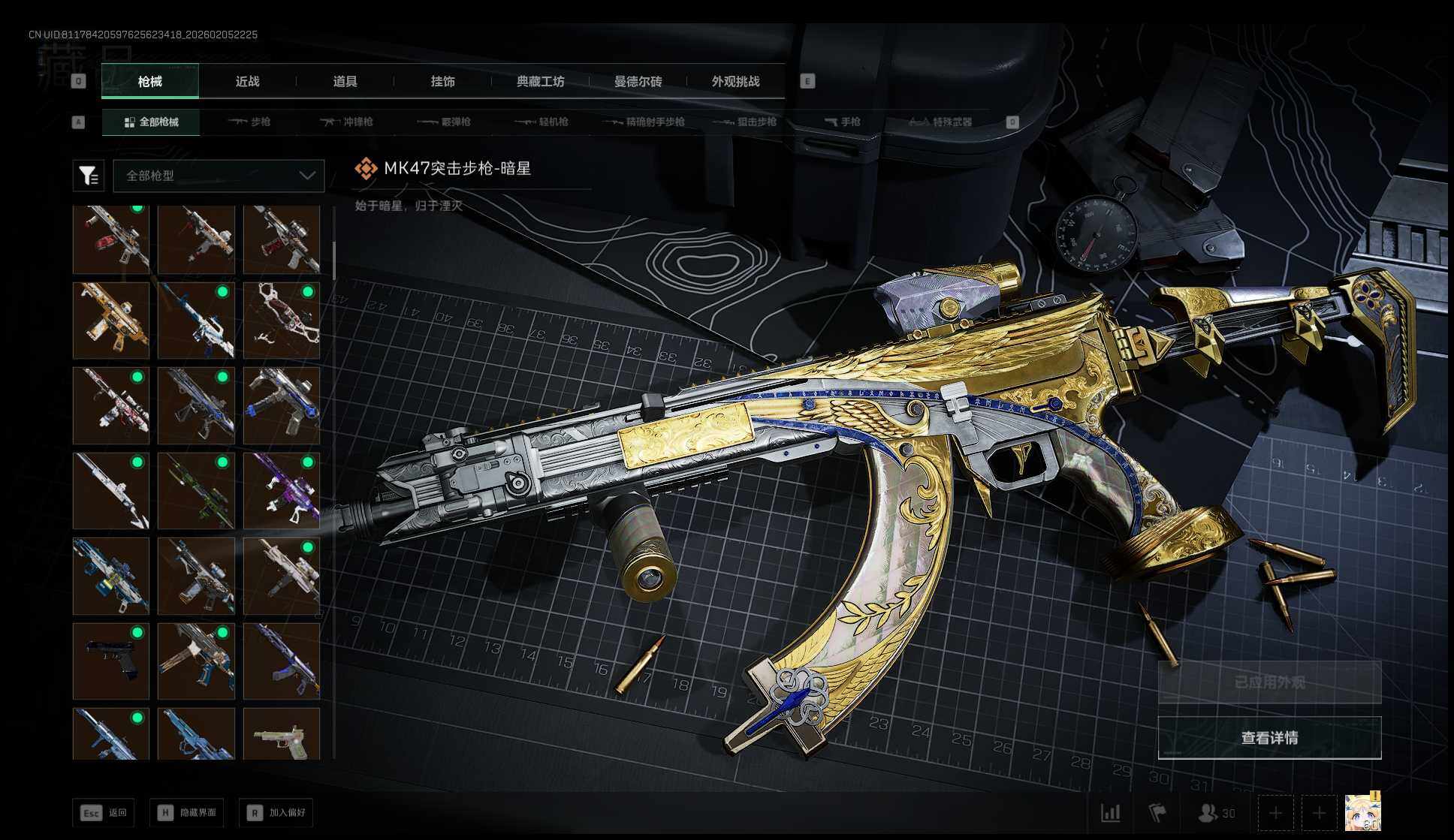
Task: Open the 道具 items tab
Action: 345,81
